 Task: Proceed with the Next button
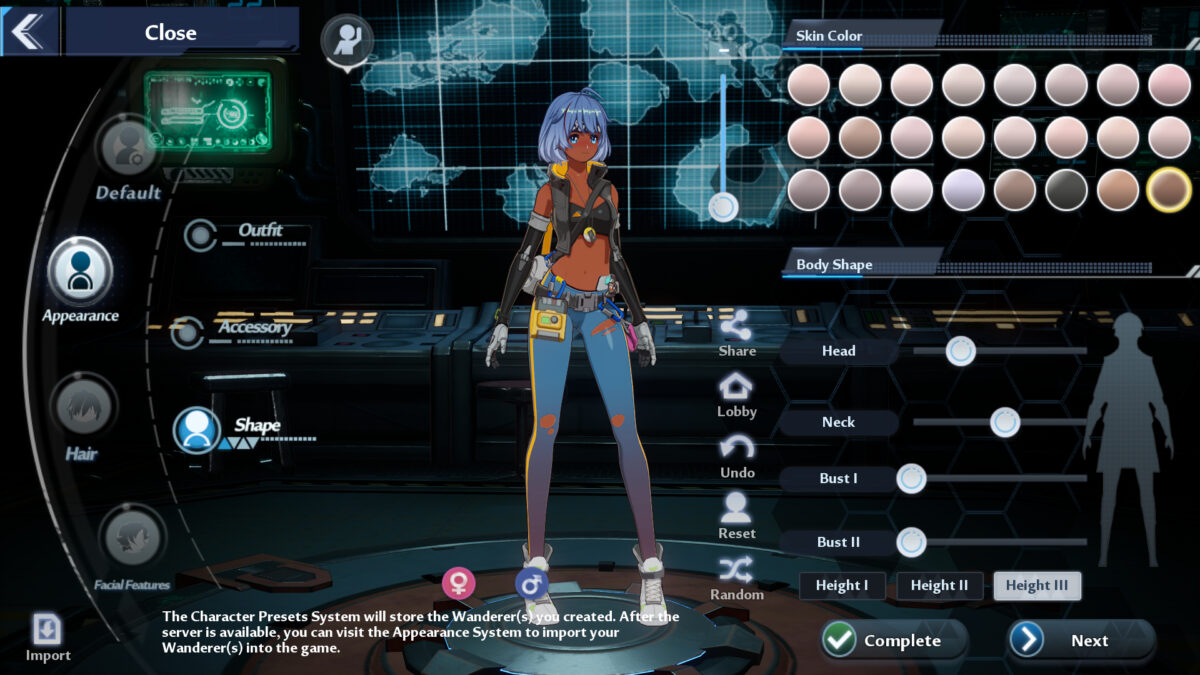1080,640
